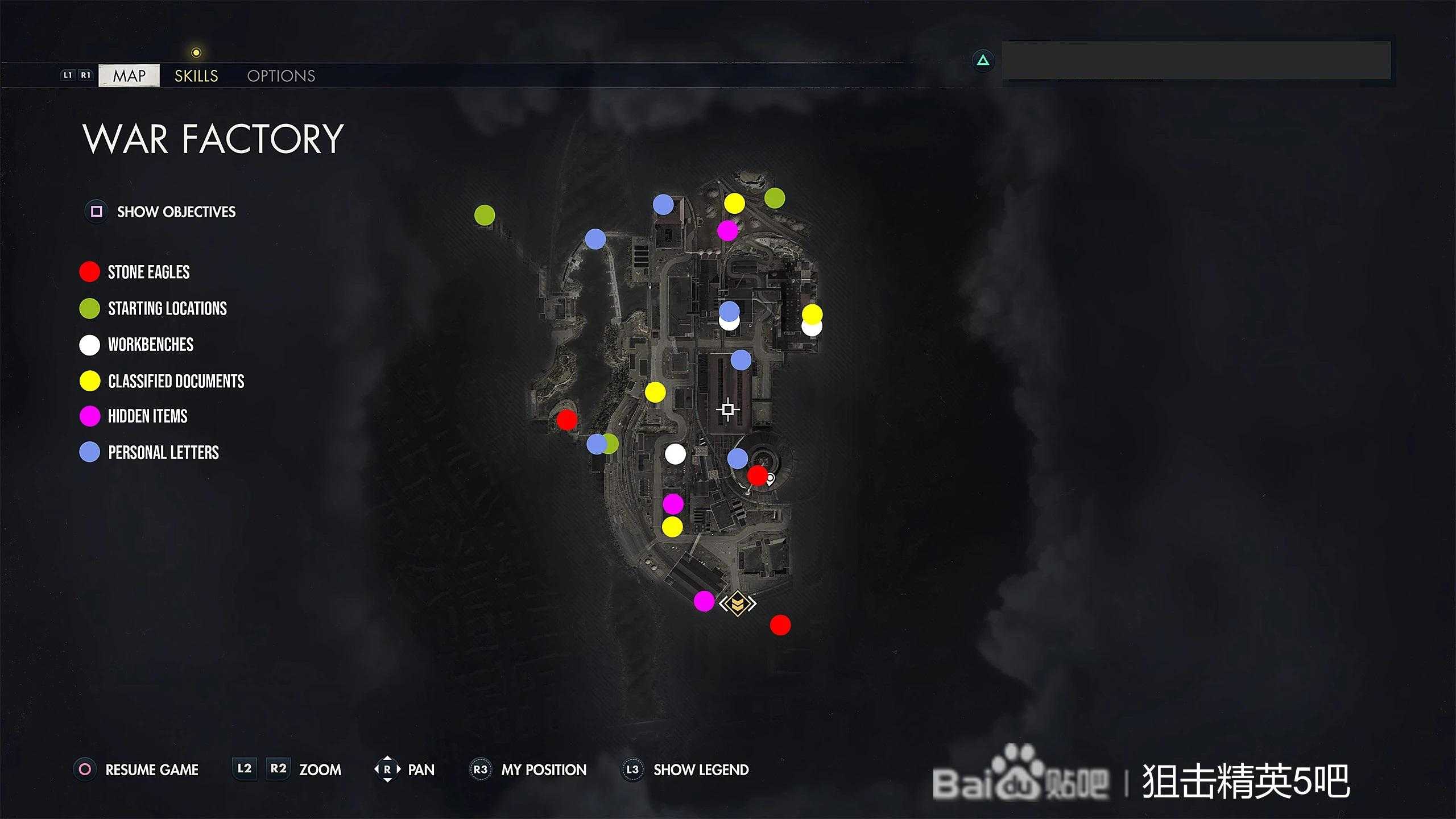Screen dimensions: 1456x819
Task: Choose the Personal Letters legend entry
Action: 163,453
